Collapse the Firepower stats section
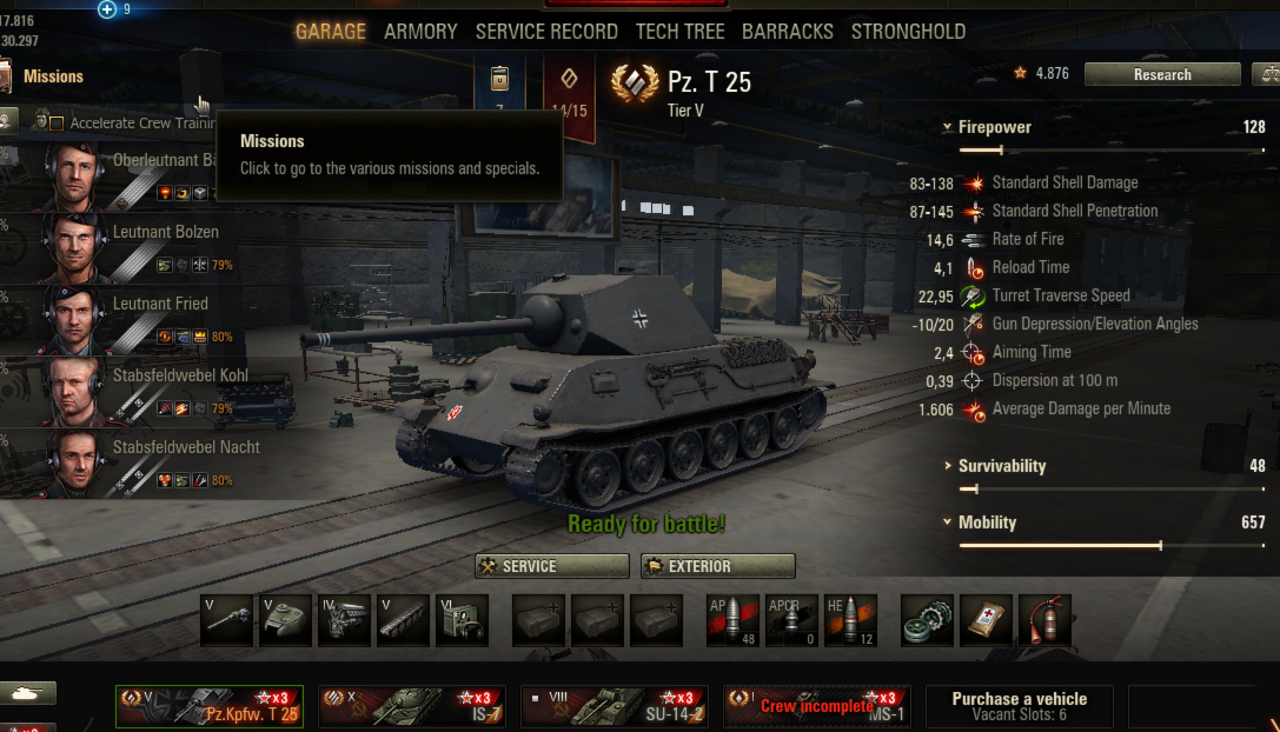This screenshot has width=1280, height=732. [947, 127]
